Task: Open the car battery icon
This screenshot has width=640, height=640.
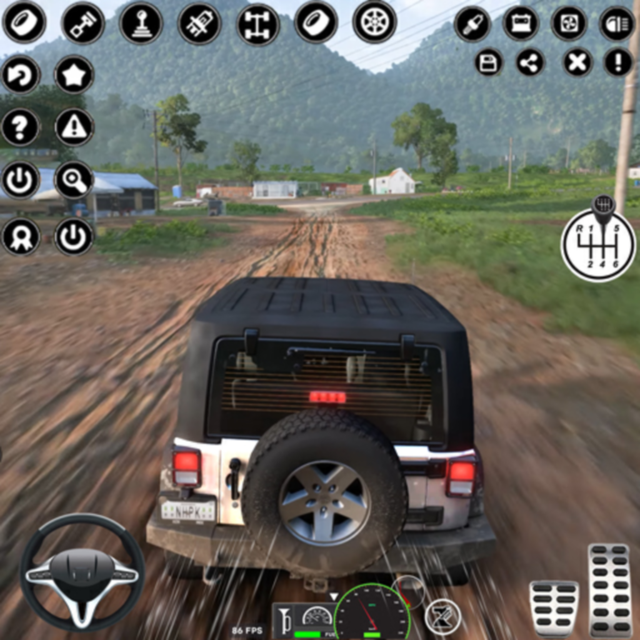Action: (520, 23)
